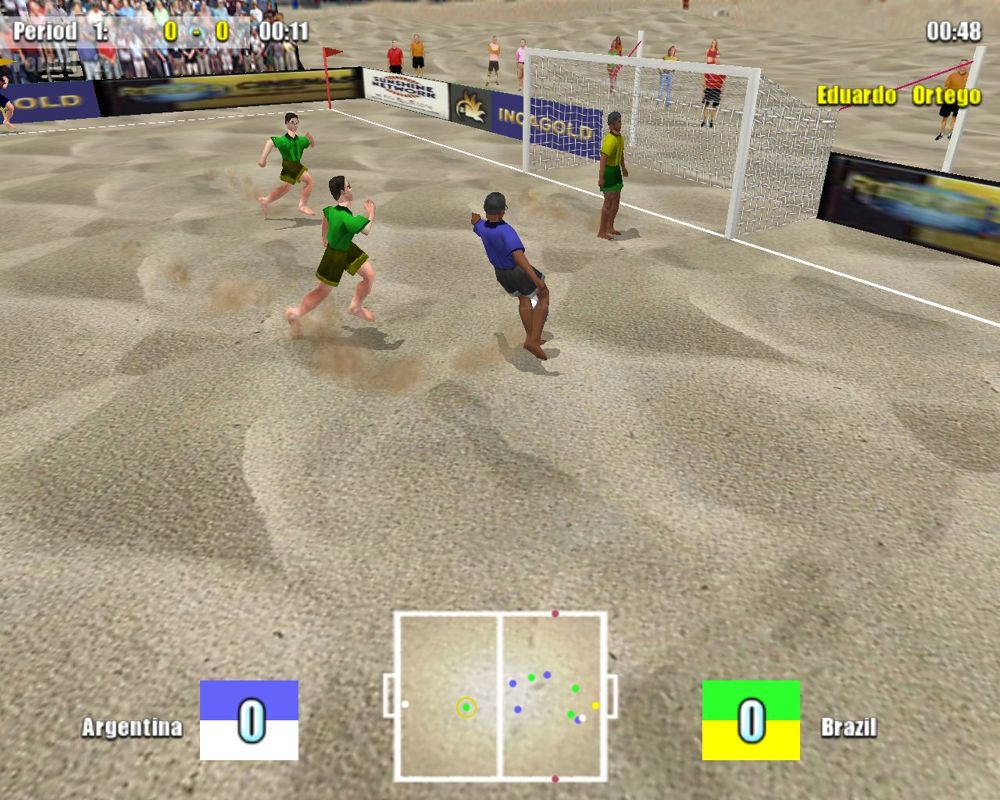Select the Argentina team flag badge
Screen dimensions: 1000x800
[x=249, y=719]
